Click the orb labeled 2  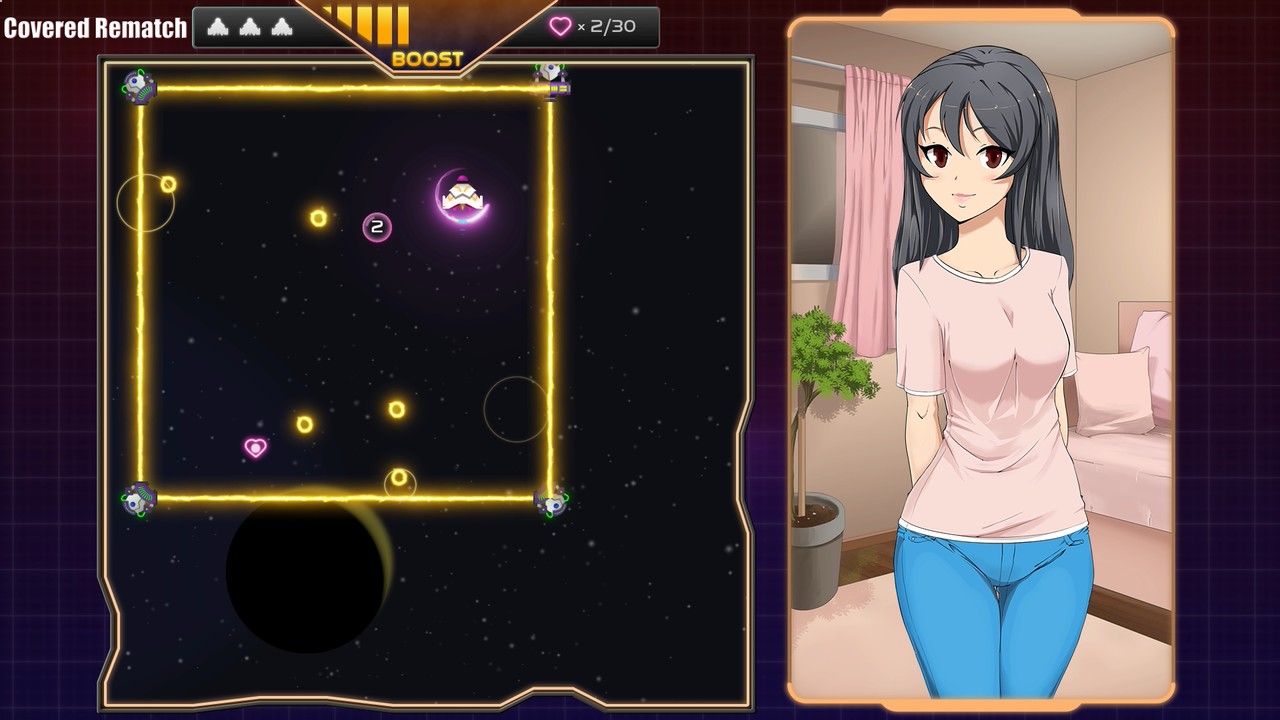[376, 227]
